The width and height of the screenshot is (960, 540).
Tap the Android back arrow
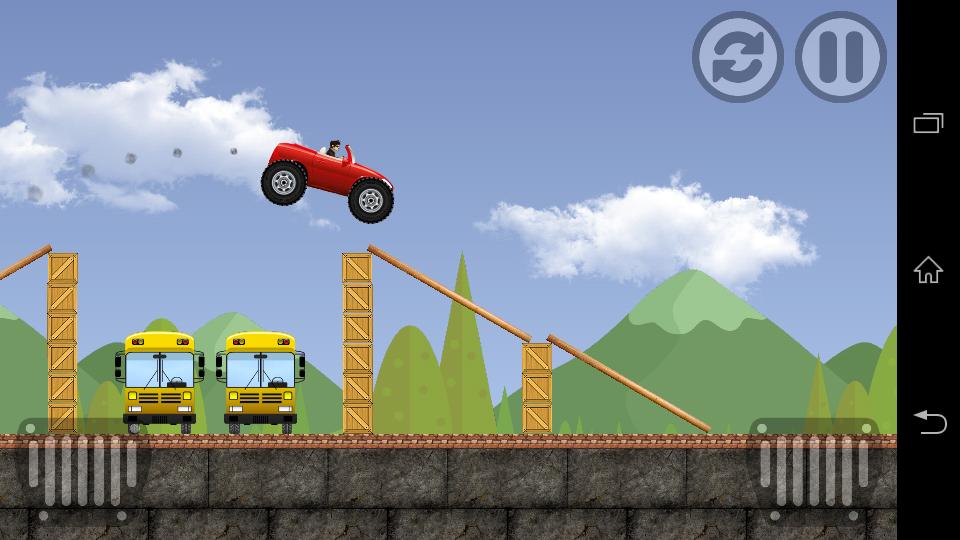tap(928, 422)
